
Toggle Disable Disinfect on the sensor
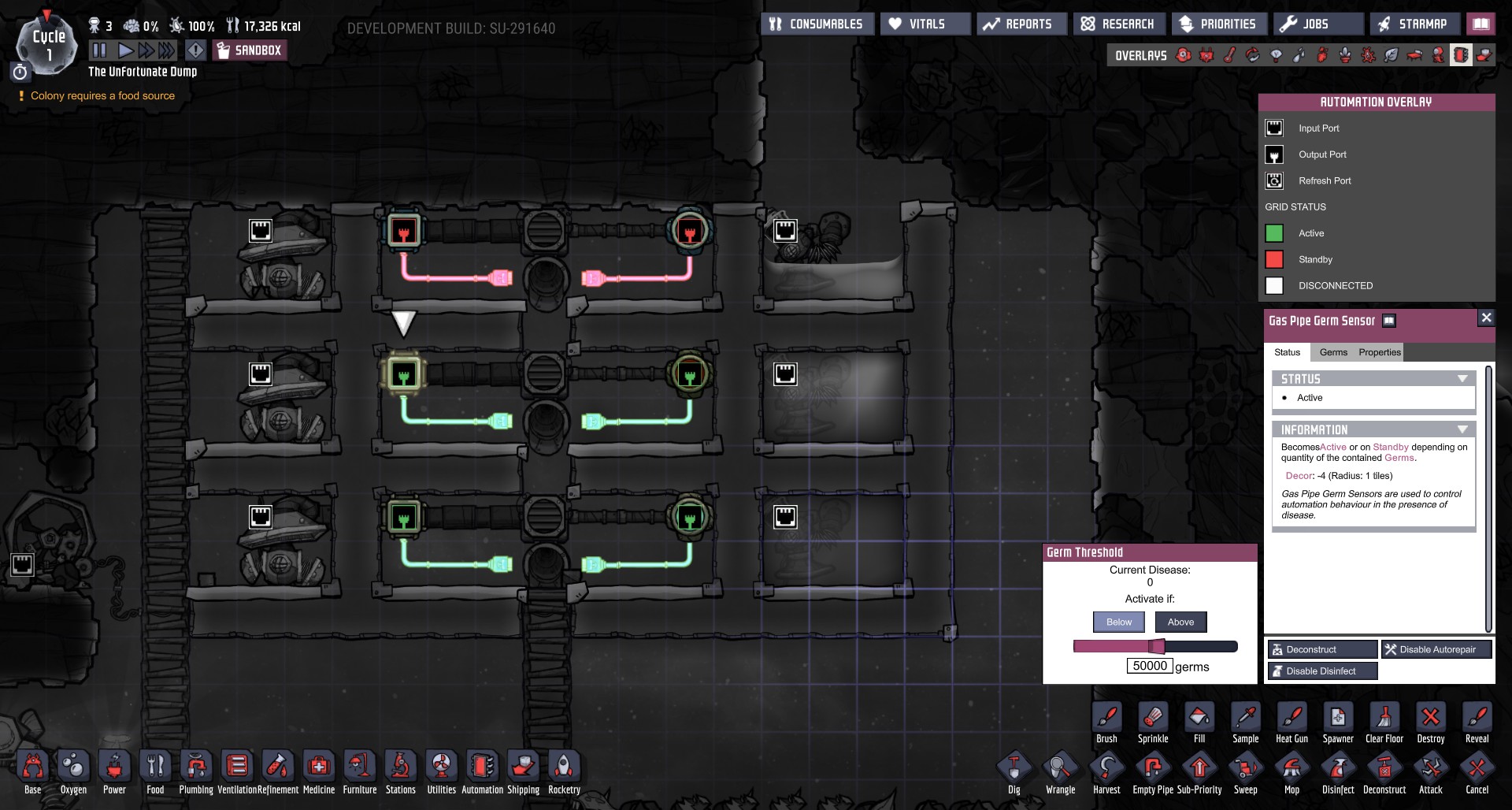1321,671
